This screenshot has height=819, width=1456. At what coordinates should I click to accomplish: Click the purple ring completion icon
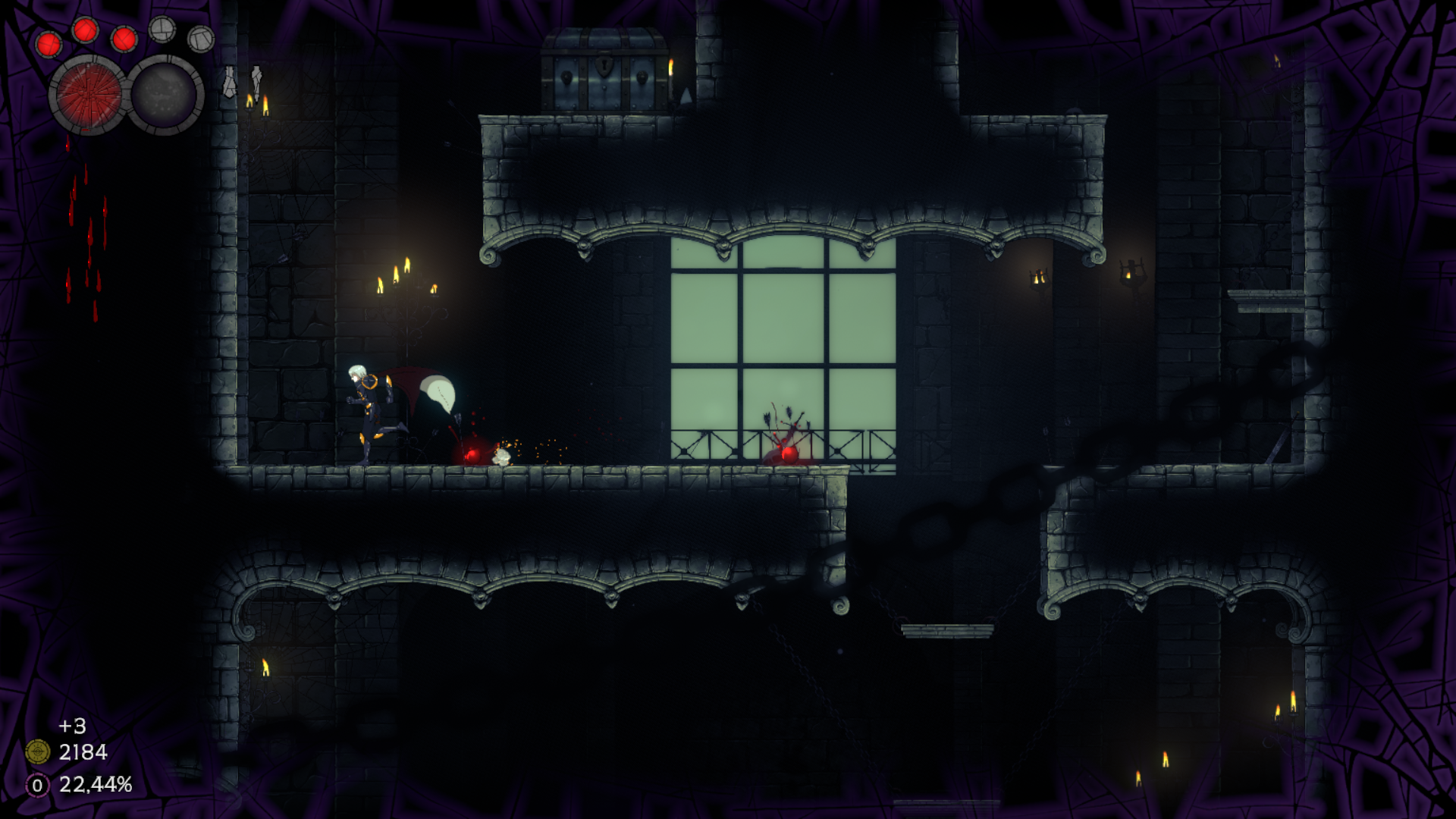(x=37, y=785)
